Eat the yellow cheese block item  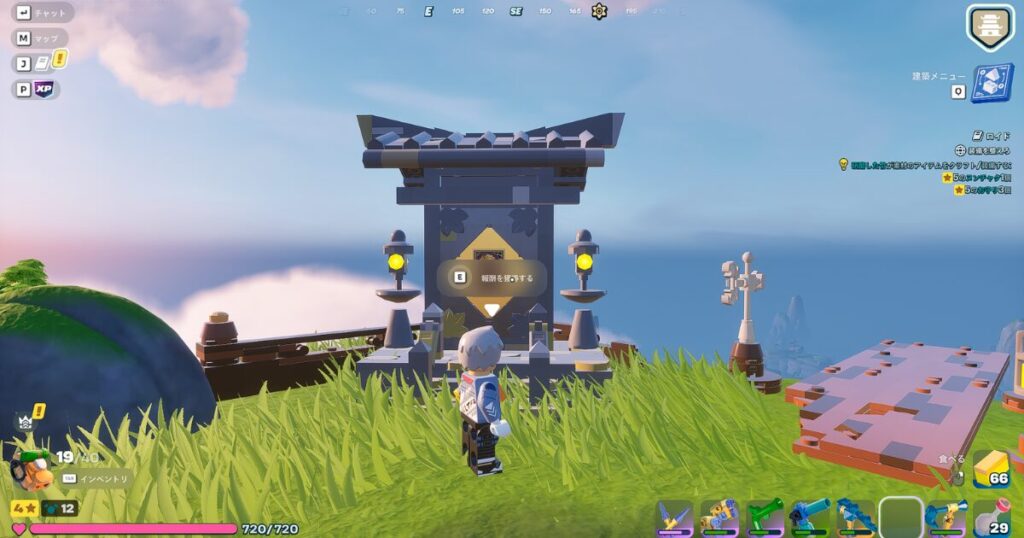pos(990,468)
